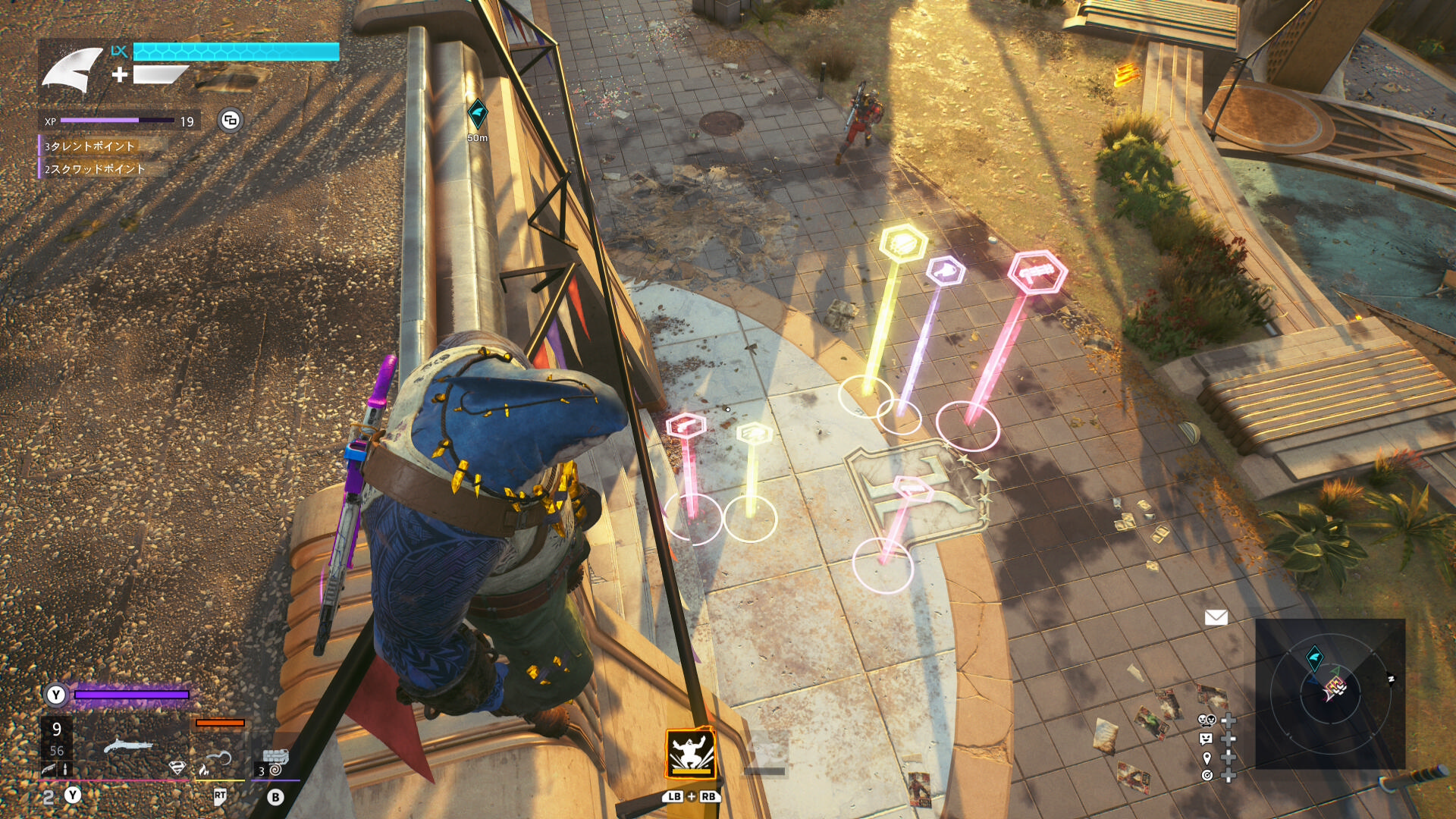Click the 50m shark objective waypoint marker
Image resolution: width=1456 pixels, height=819 pixels.
pyautogui.click(x=477, y=115)
